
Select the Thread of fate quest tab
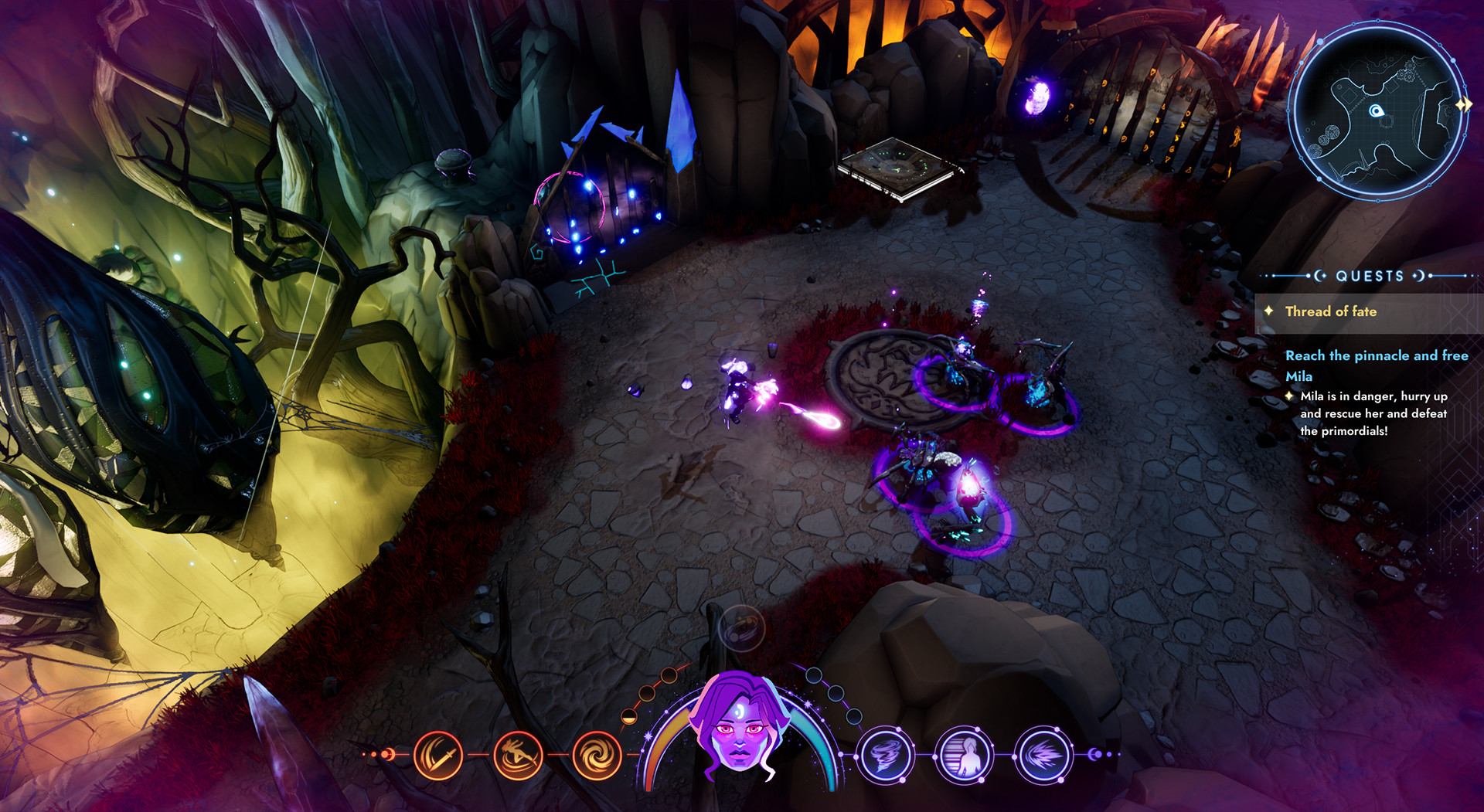point(1331,311)
